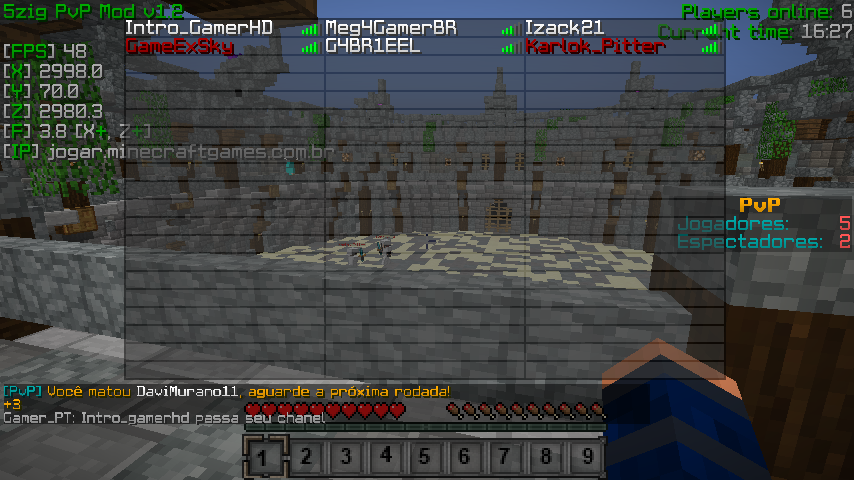Select Izack21 in the player list
Viewport: 854px width, 480px height.
click(x=564, y=28)
